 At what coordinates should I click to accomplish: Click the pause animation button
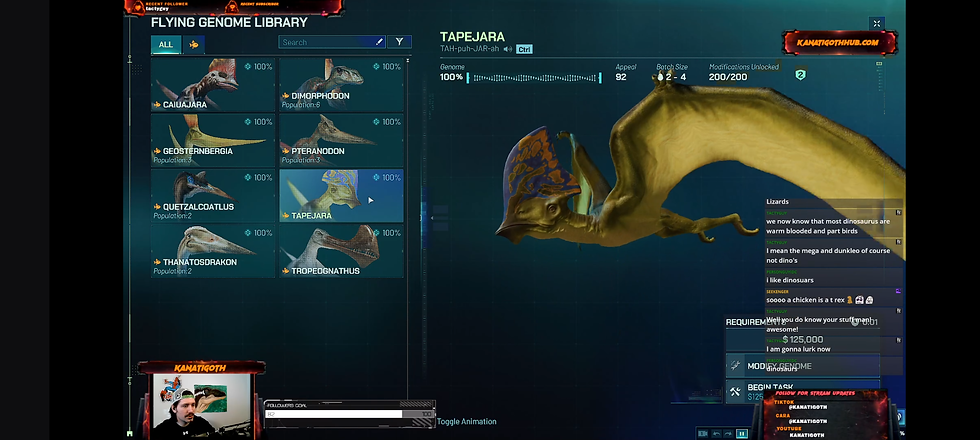click(x=741, y=434)
